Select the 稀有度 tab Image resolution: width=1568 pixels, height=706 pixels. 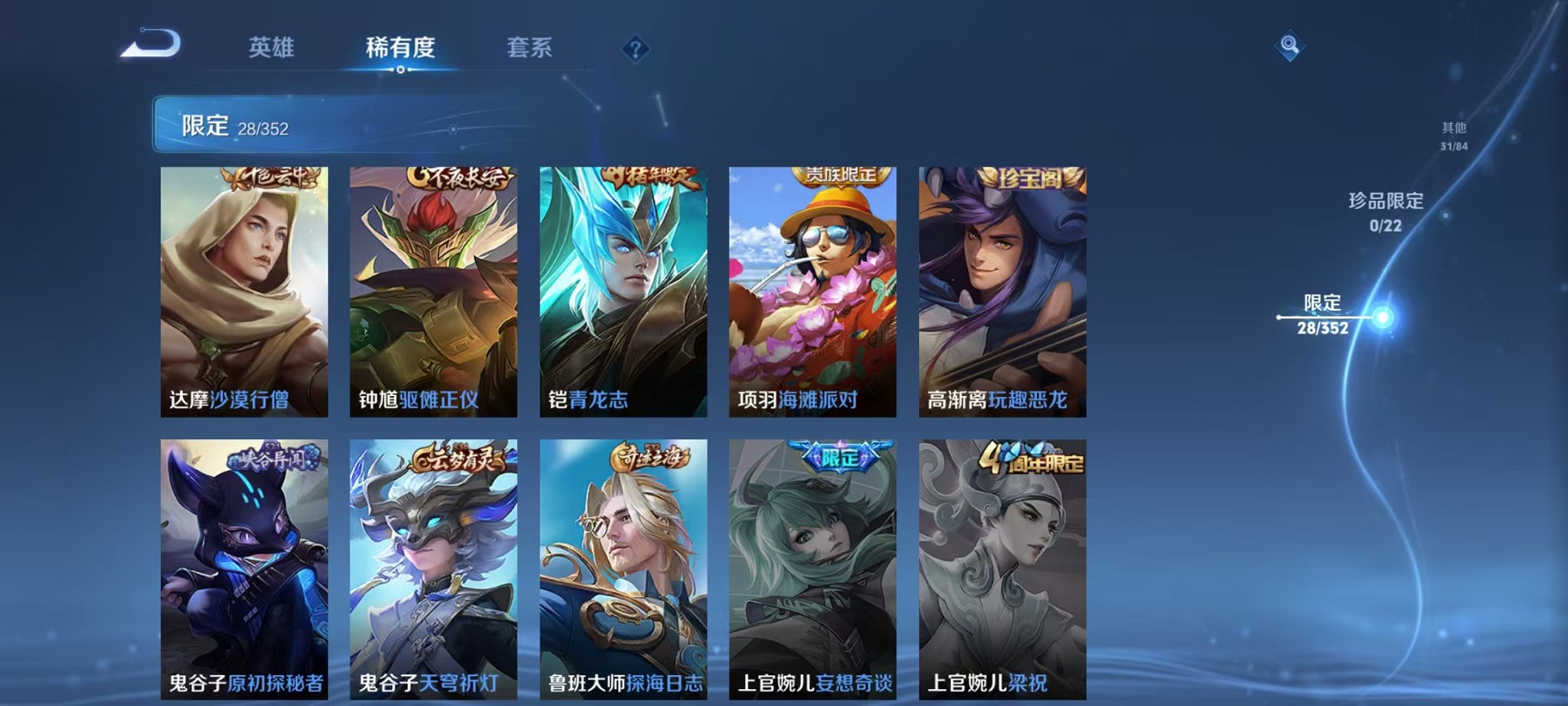tap(400, 48)
